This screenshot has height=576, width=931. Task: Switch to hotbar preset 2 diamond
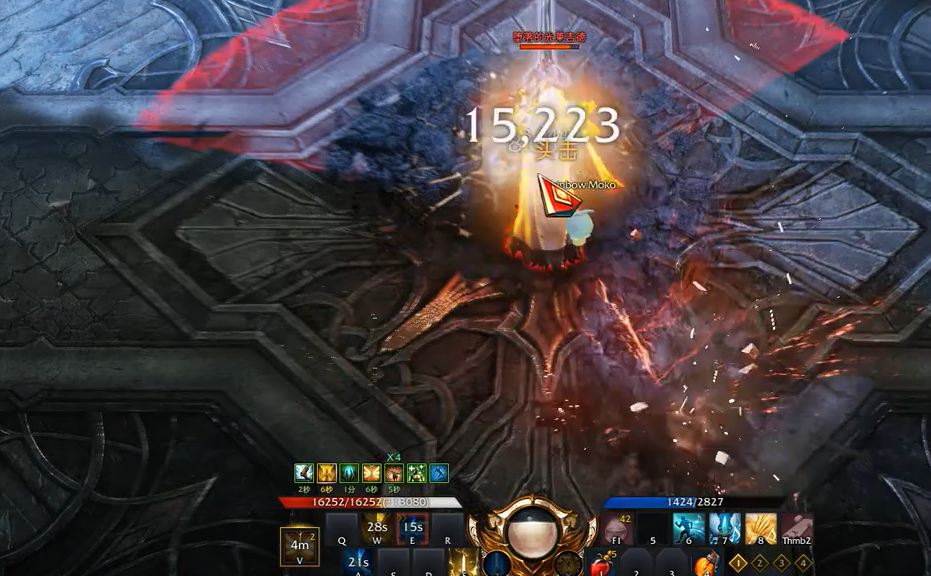point(759,562)
